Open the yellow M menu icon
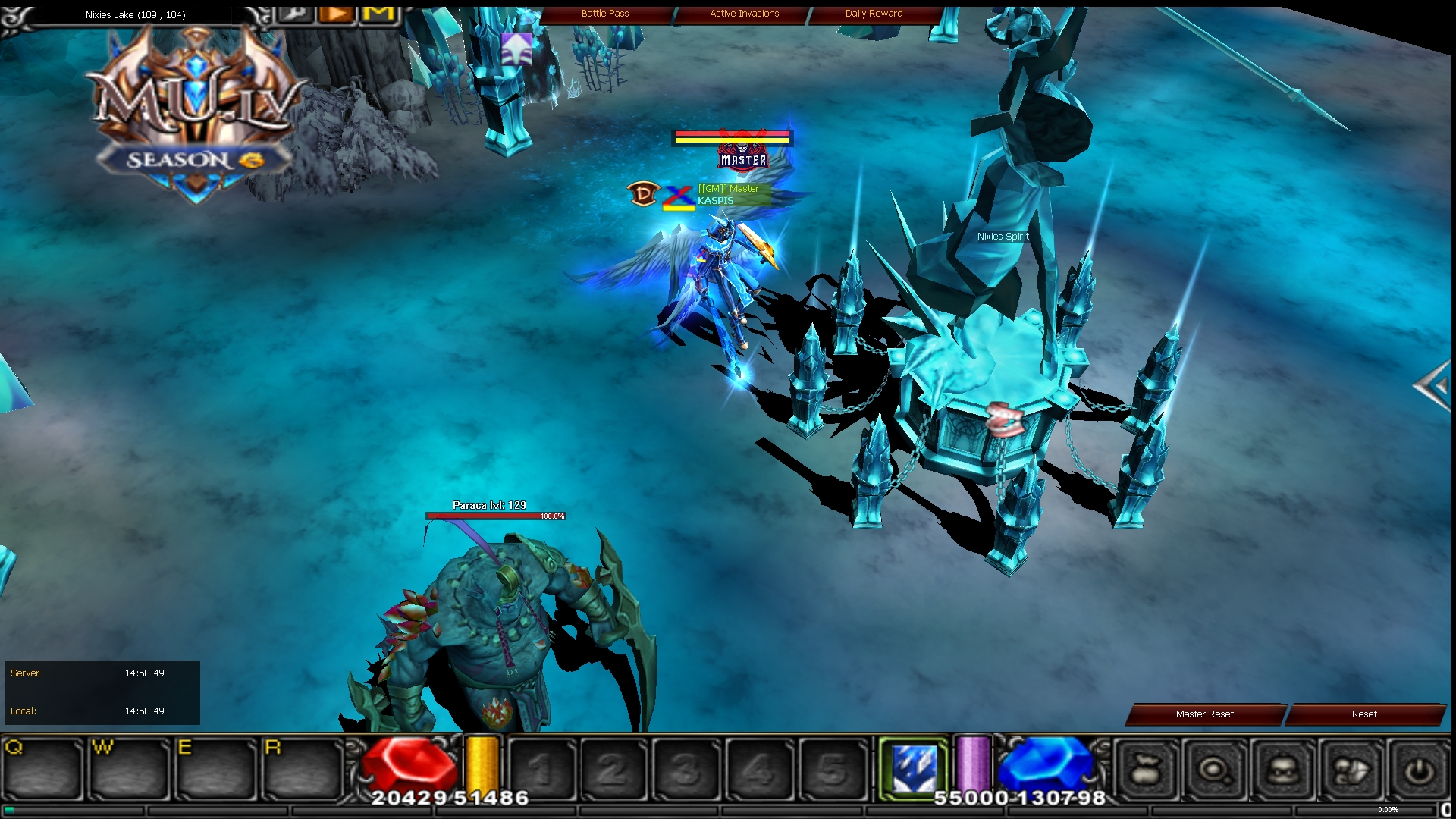The height and width of the screenshot is (819, 1456). (x=378, y=14)
